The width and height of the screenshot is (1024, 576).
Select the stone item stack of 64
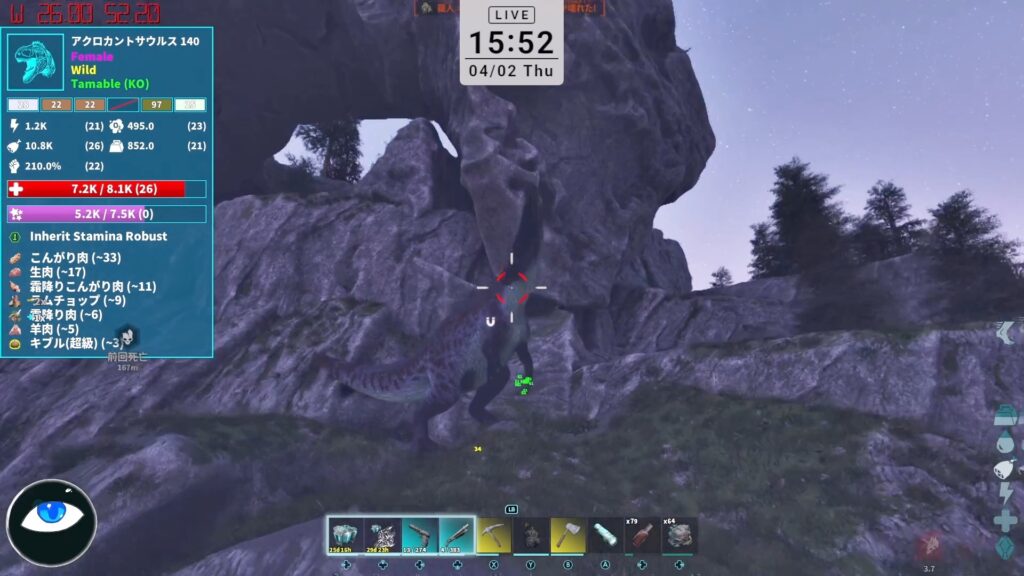click(x=680, y=535)
